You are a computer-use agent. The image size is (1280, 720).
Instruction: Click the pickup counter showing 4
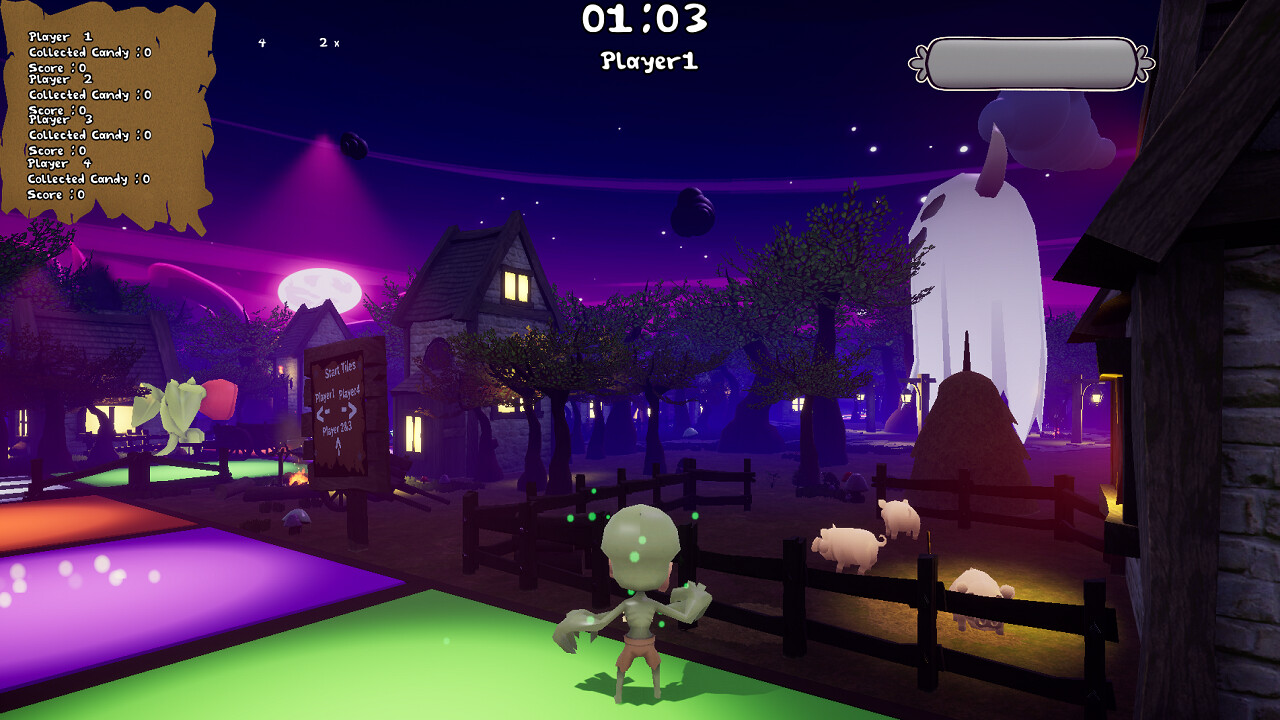(x=262, y=42)
